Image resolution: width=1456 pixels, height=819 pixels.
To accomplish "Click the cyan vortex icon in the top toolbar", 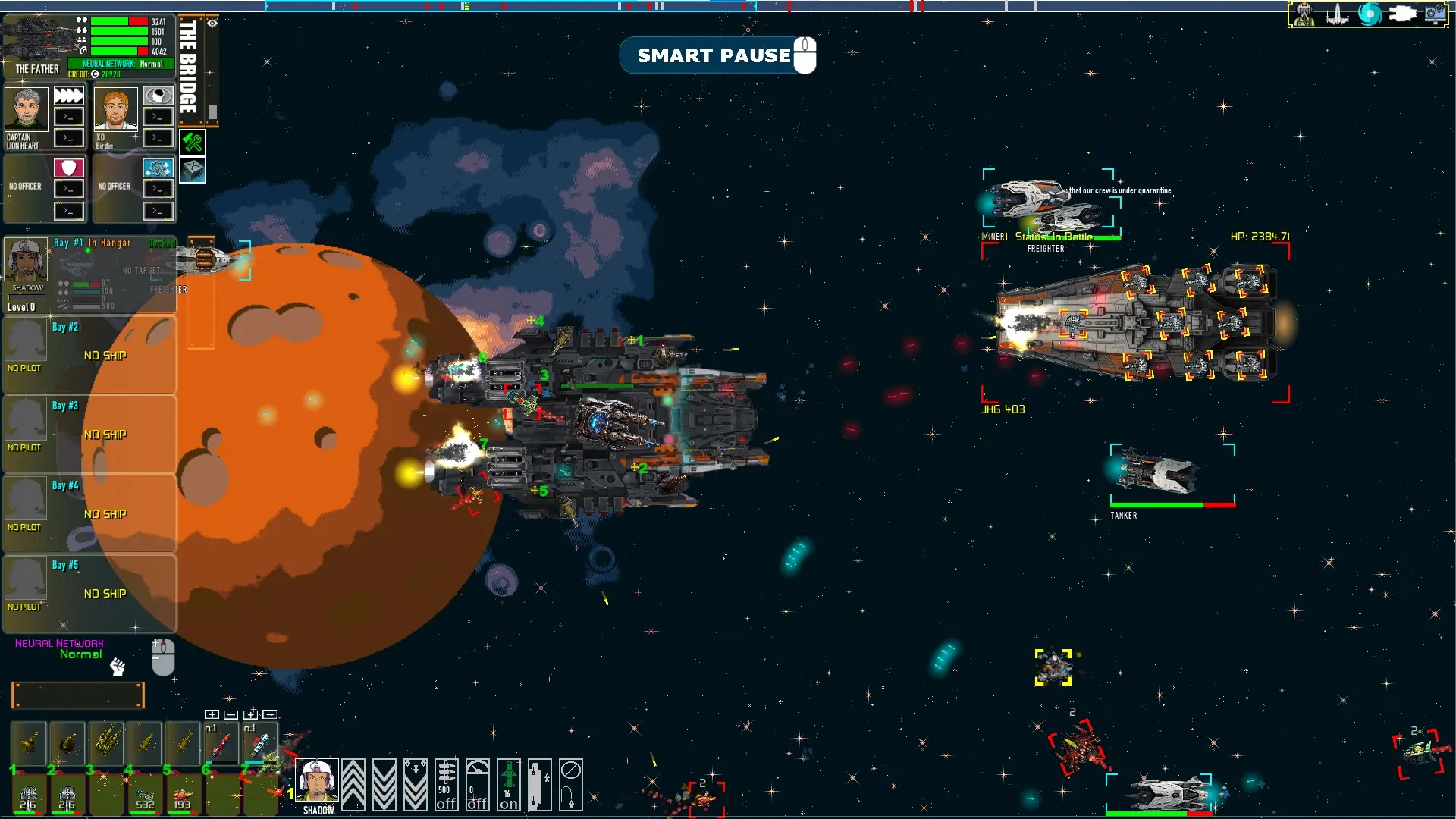I will tap(1369, 14).
